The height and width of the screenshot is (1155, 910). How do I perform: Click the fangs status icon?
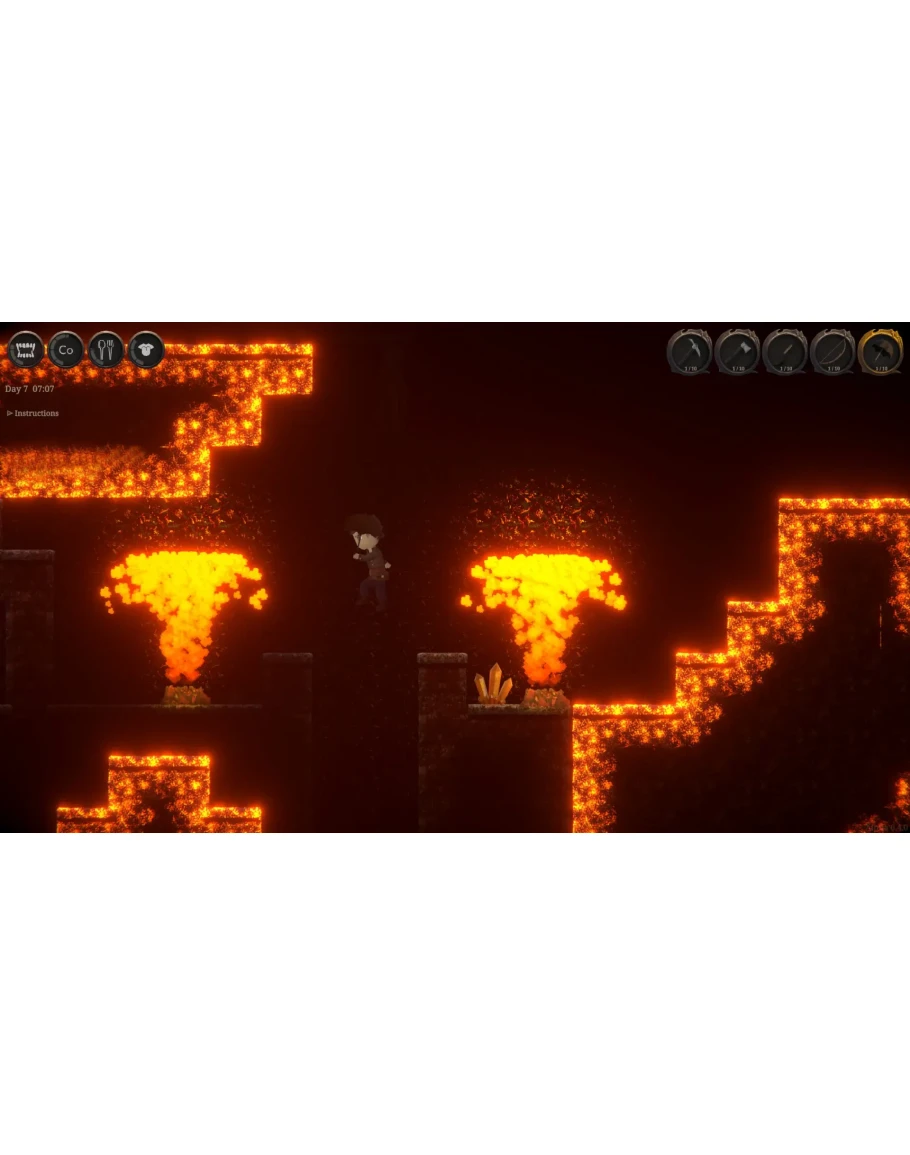pyautogui.click(x=26, y=350)
